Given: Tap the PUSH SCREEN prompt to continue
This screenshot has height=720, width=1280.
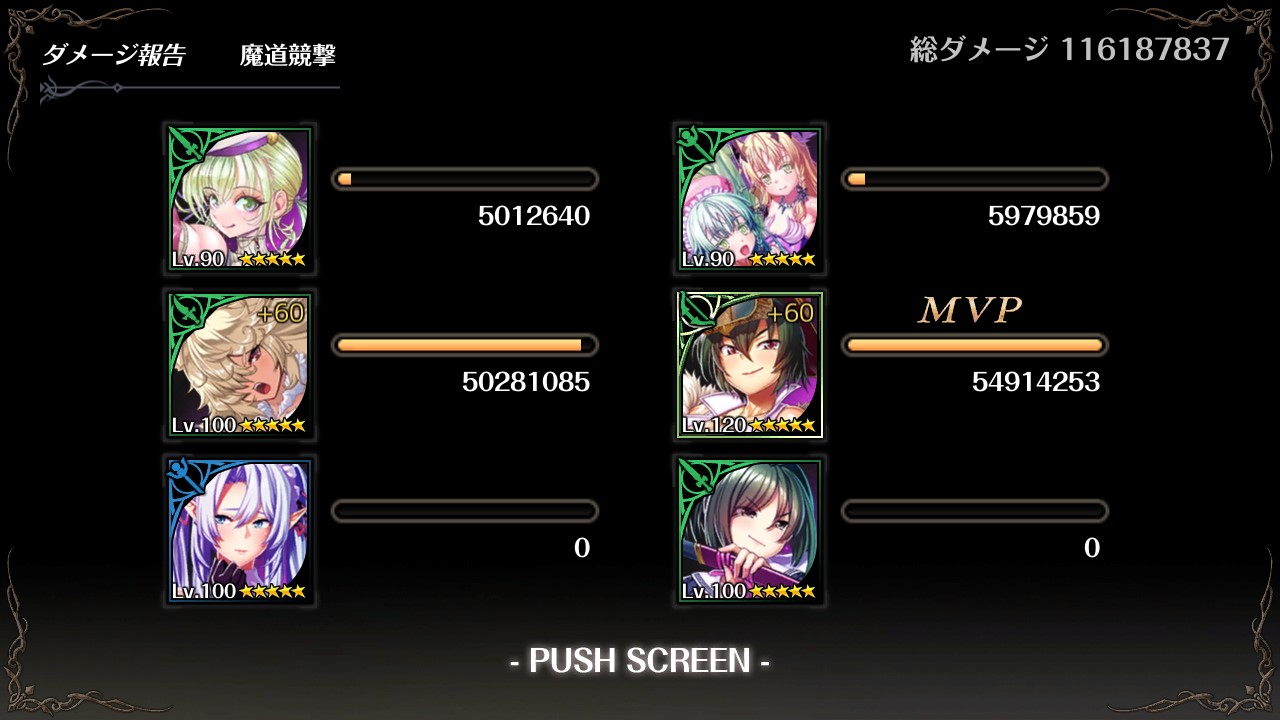Looking at the screenshot, I should [640, 661].
